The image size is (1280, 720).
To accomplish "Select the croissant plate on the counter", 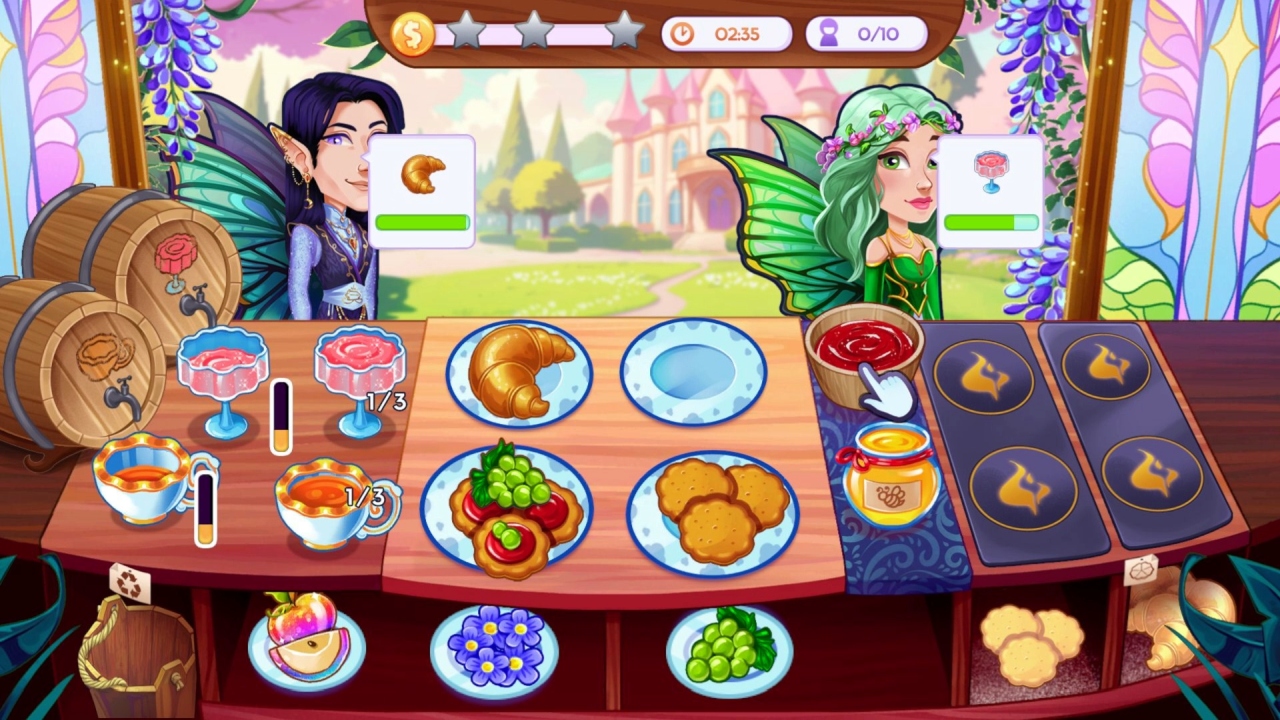I will tap(518, 370).
